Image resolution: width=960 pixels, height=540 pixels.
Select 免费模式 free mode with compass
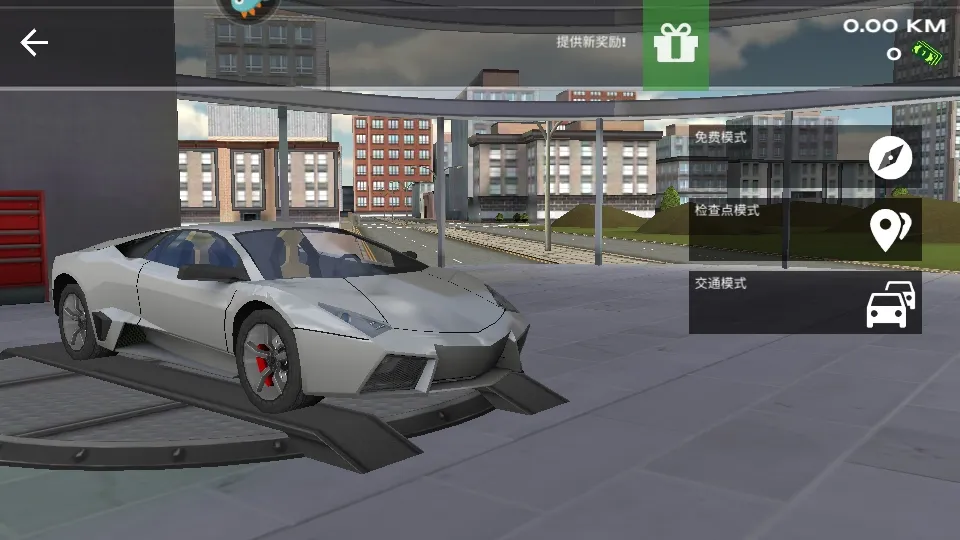click(804, 156)
